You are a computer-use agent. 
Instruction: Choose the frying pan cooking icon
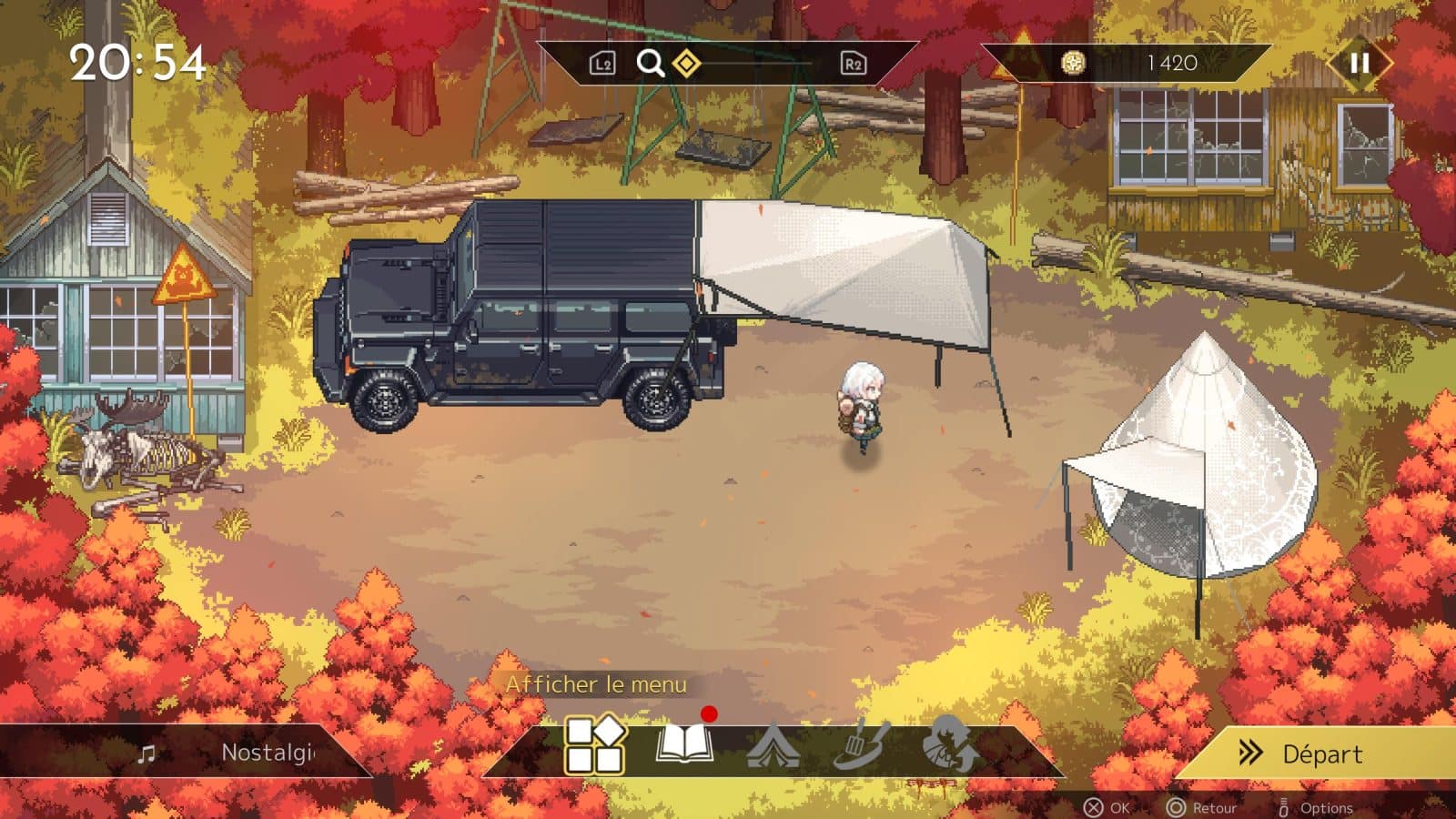click(x=861, y=746)
